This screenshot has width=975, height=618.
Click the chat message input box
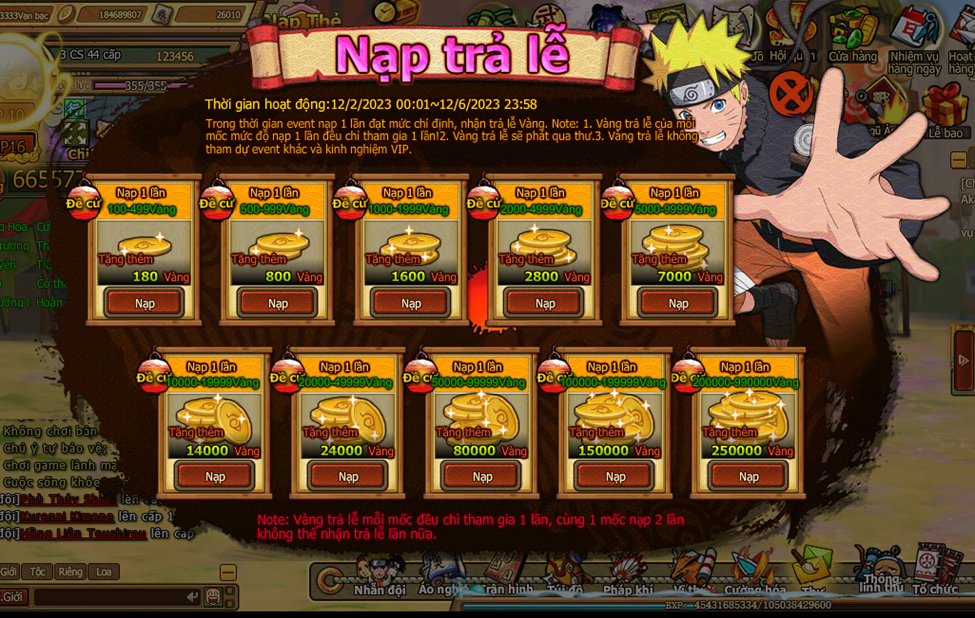coord(115,597)
